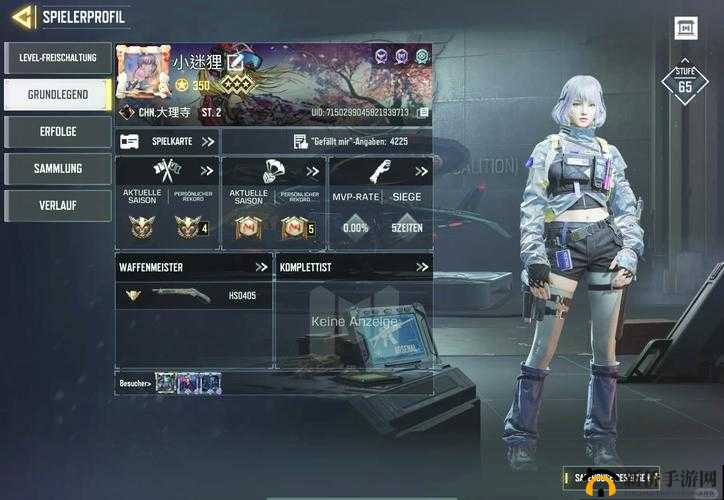The image size is (724, 500).
Task: Go back using the arrow beside Spielerprofil
Action: click(22, 17)
